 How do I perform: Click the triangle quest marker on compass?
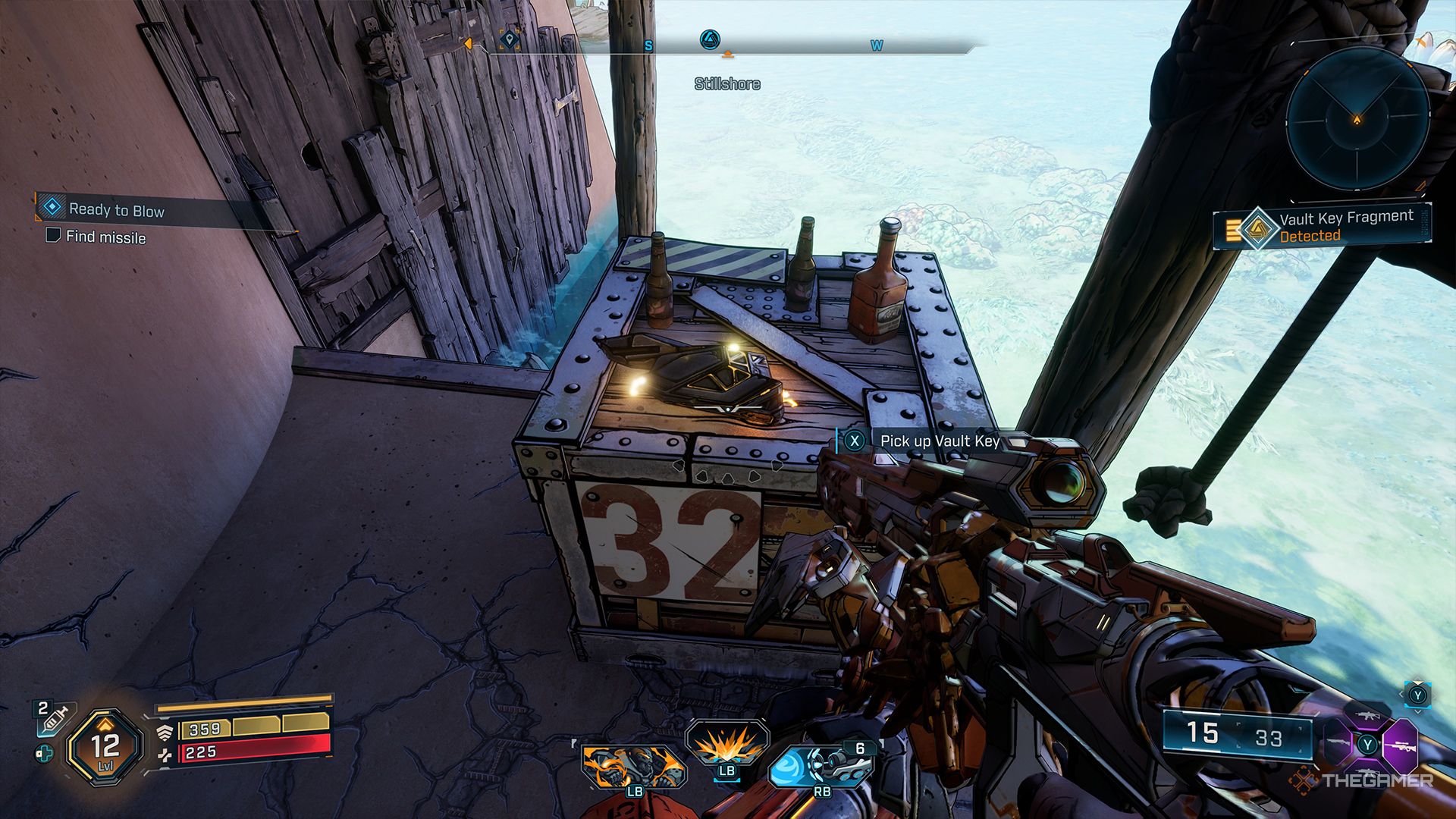709,39
